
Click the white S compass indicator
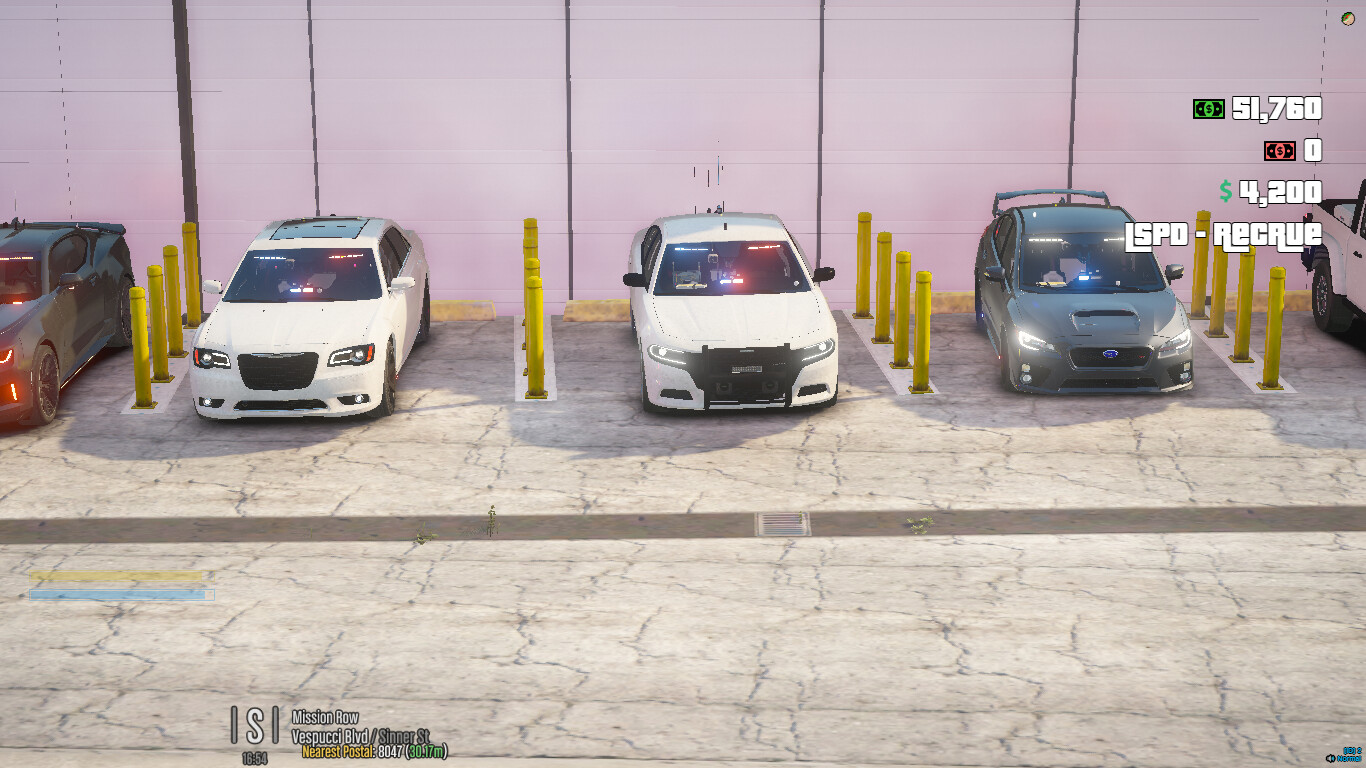pyautogui.click(x=254, y=724)
